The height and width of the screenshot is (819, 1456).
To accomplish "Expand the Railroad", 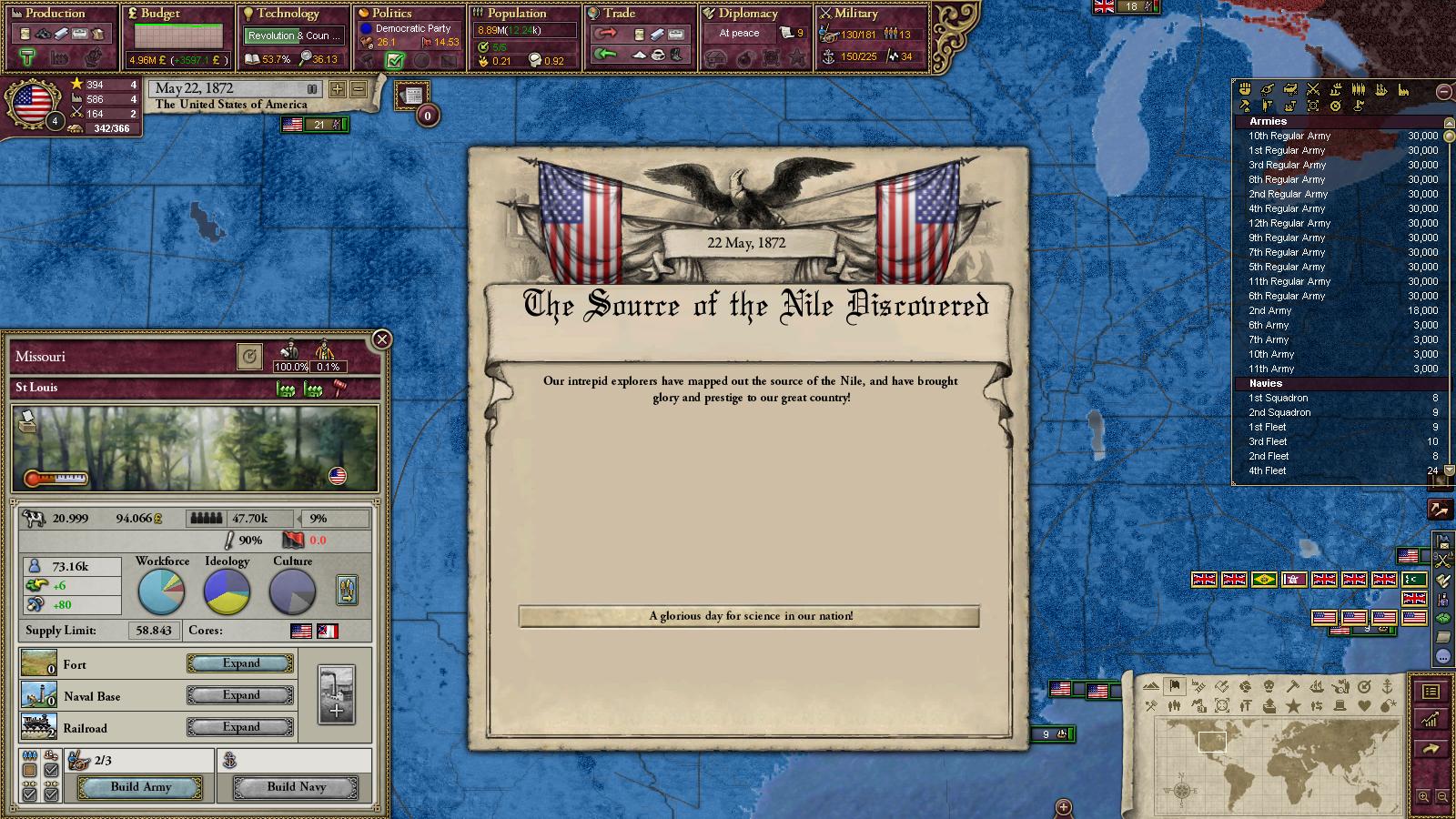I will coord(240,727).
